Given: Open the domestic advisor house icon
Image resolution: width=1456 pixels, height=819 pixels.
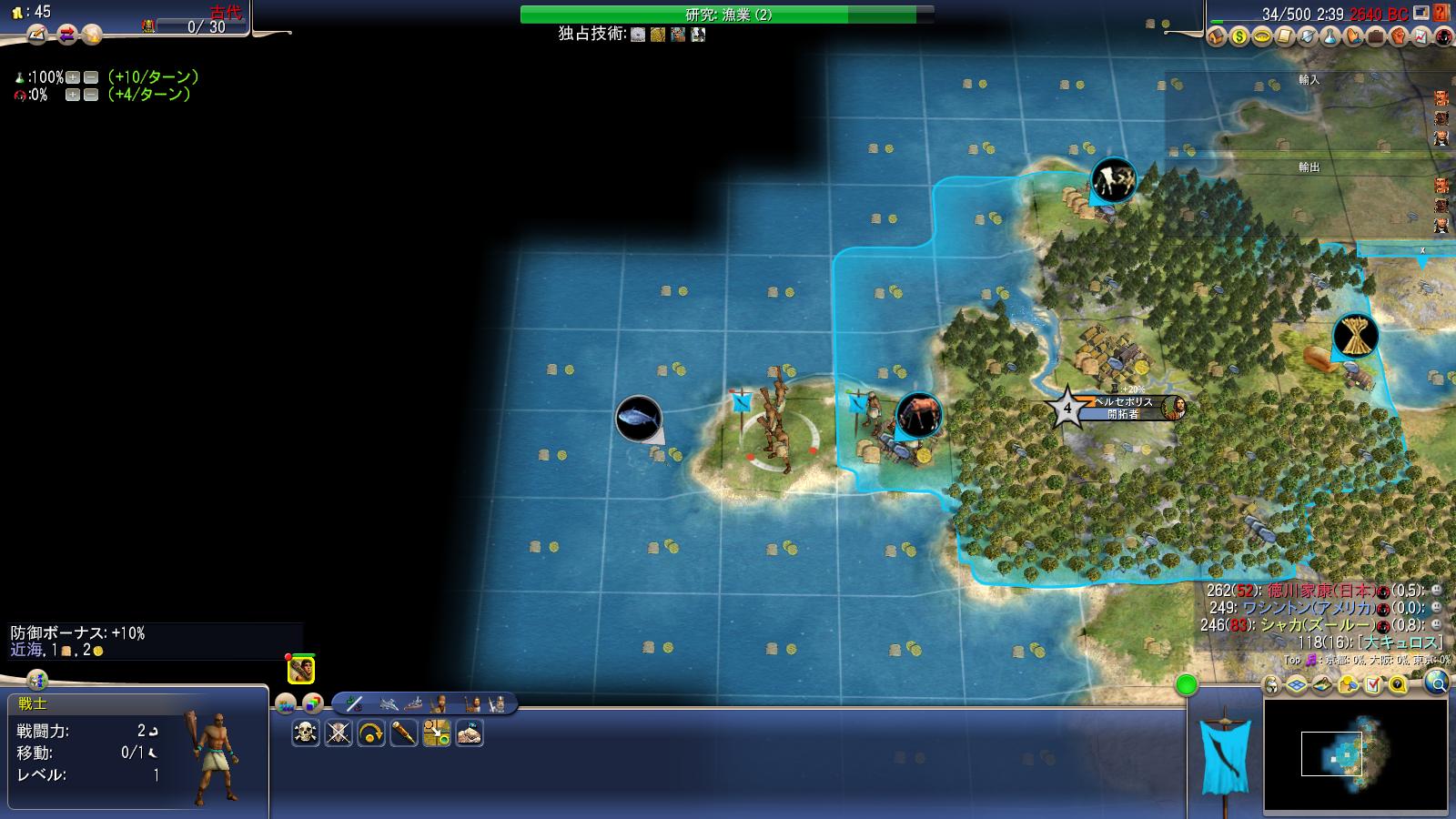Looking at the screenshot, I should pyautogui.click(x=1217, y=37).
